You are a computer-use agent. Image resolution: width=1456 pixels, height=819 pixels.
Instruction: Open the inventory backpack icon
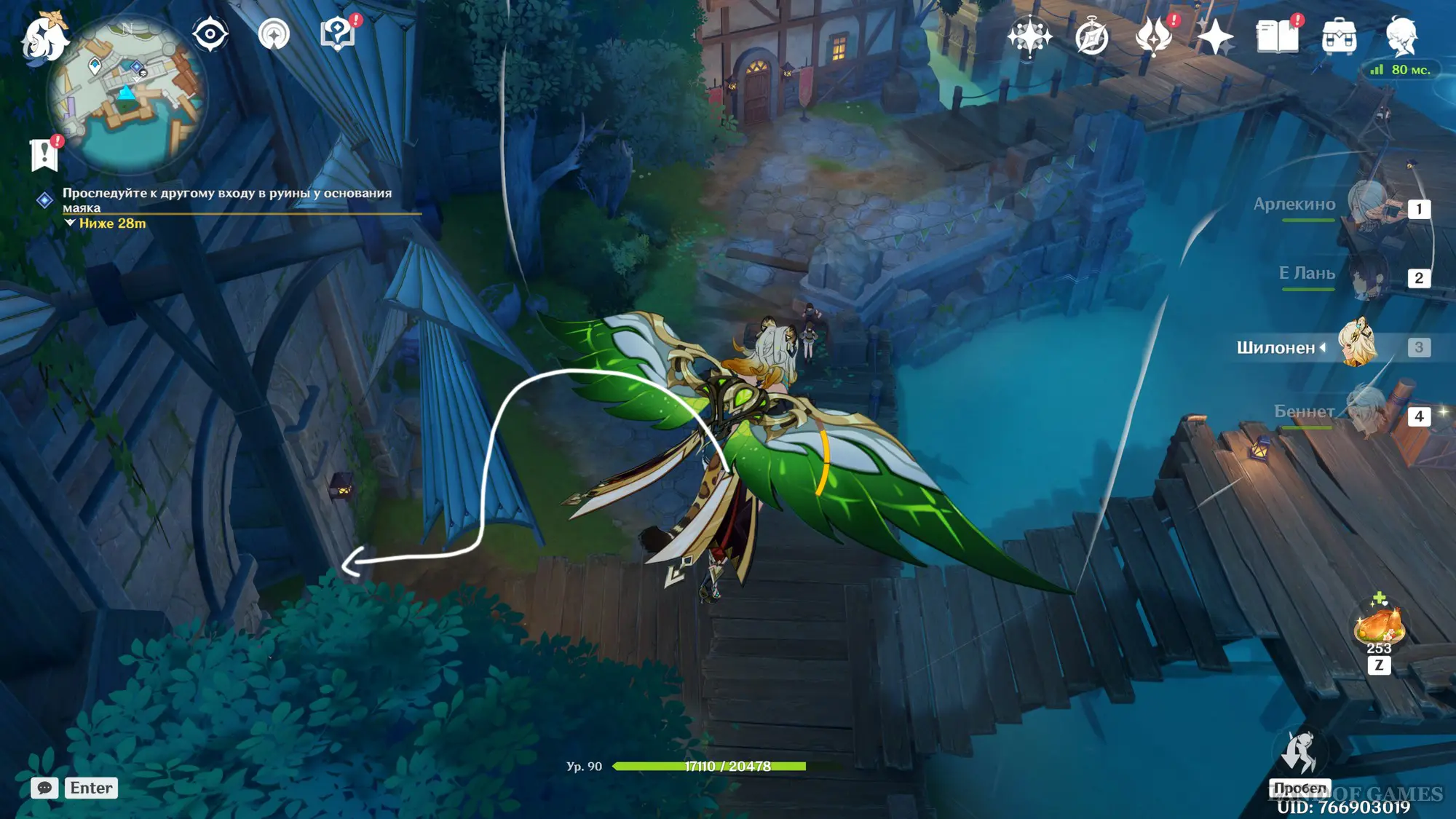pos(1339,36)
